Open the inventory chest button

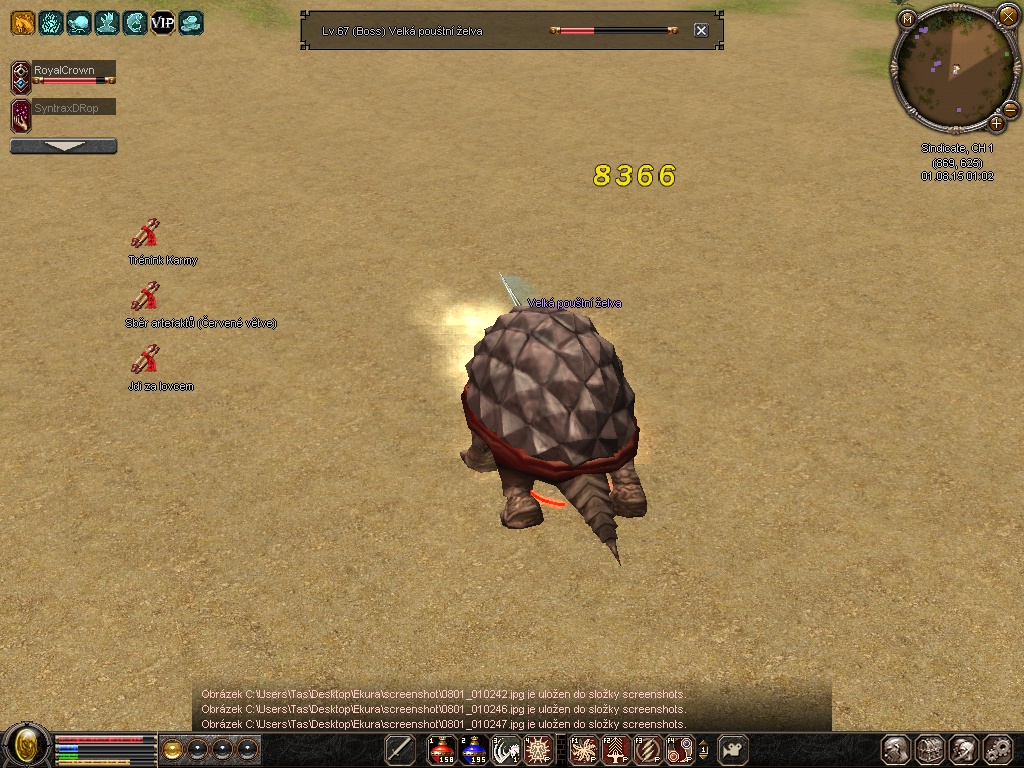[x=930, y=749]
